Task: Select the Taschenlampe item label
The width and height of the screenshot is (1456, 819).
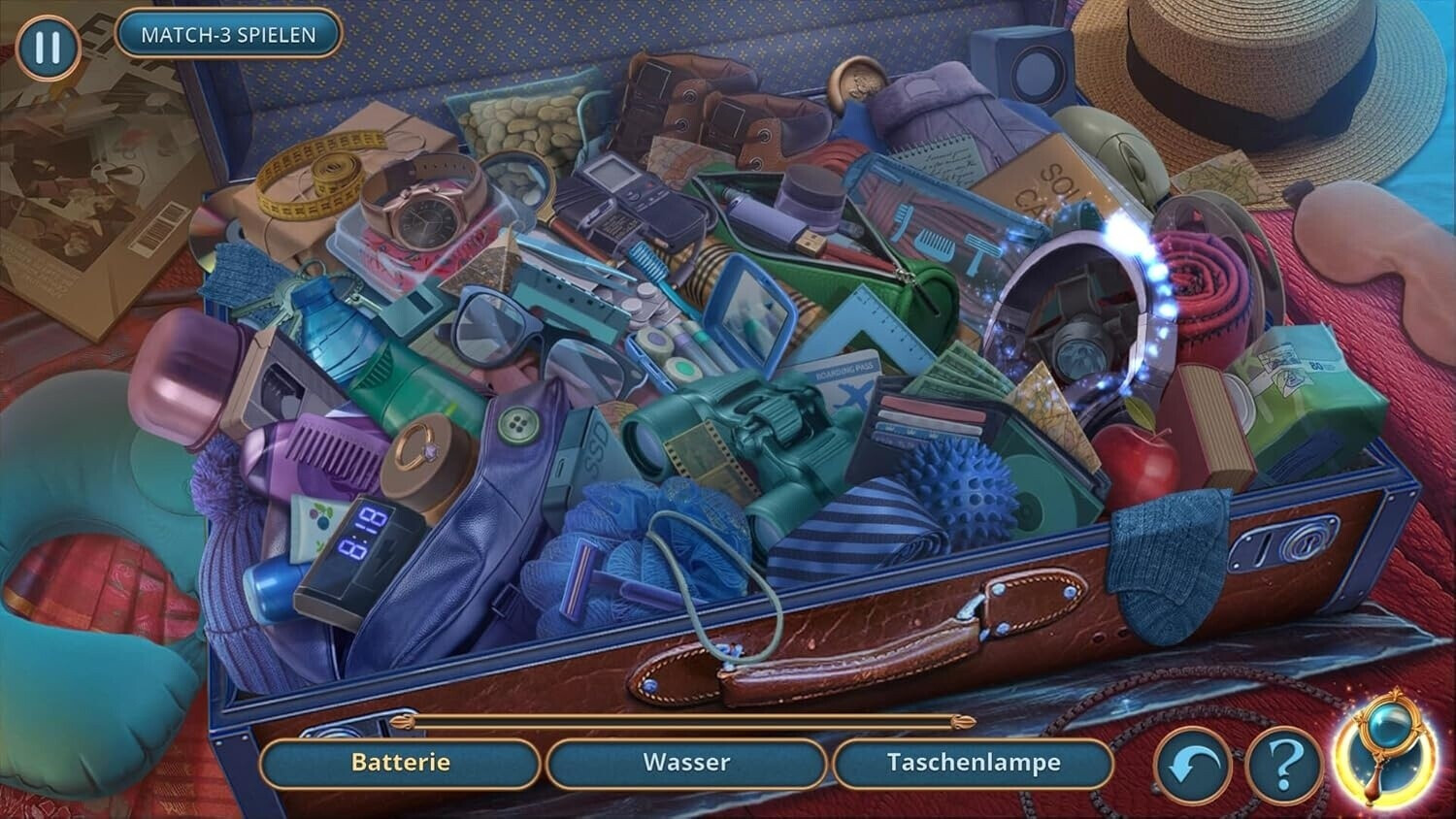Action: point(973,763)
